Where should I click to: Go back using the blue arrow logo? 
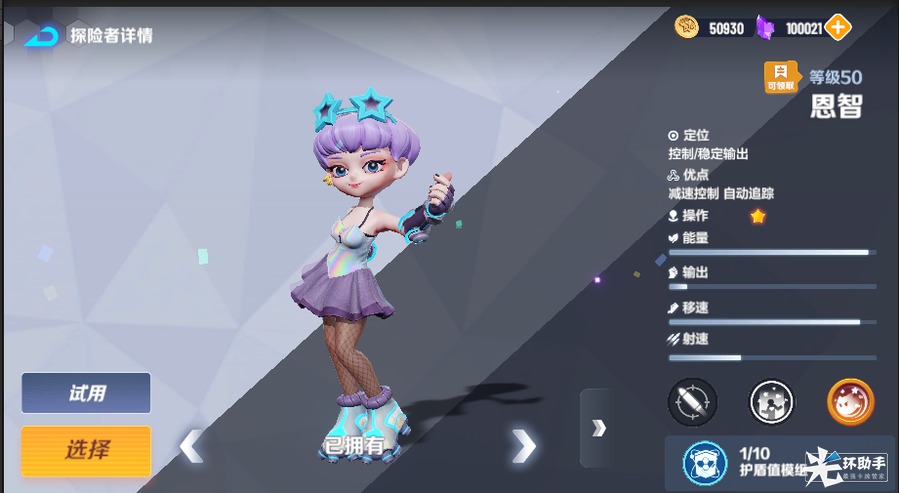[42, 36]
